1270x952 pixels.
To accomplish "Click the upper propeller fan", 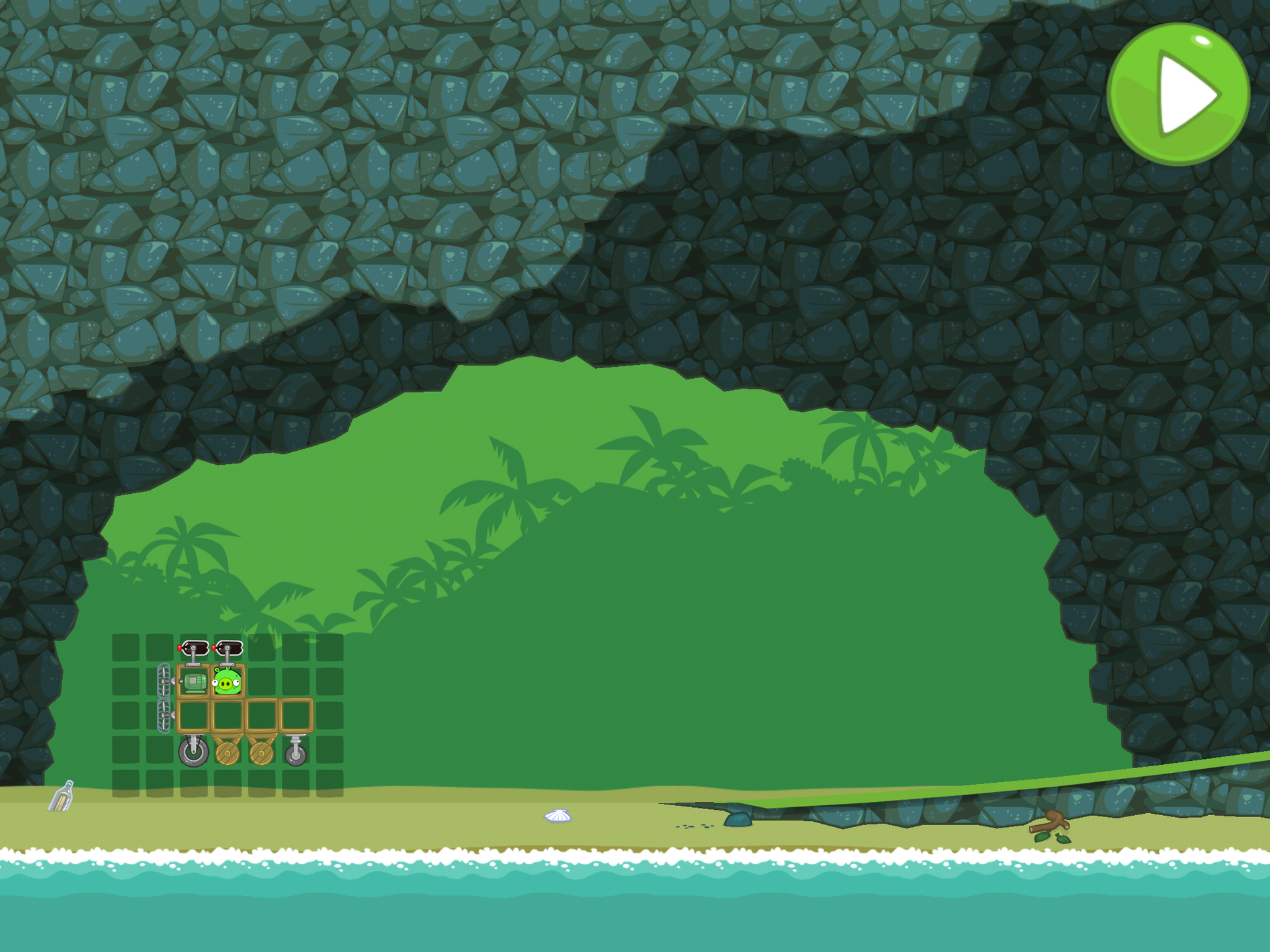I will point(163,680).
